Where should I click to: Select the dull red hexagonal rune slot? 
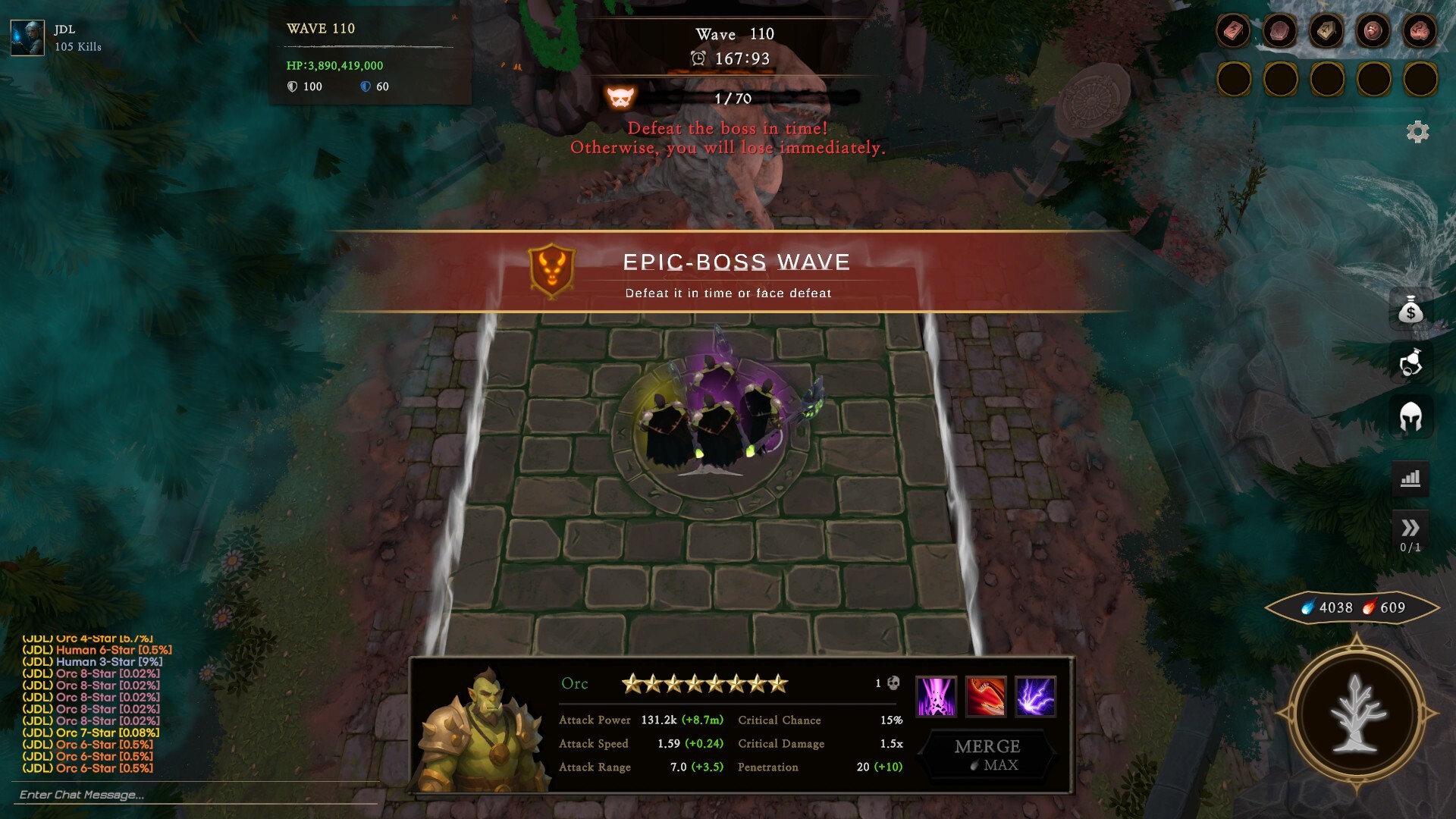pos(1280,32)
